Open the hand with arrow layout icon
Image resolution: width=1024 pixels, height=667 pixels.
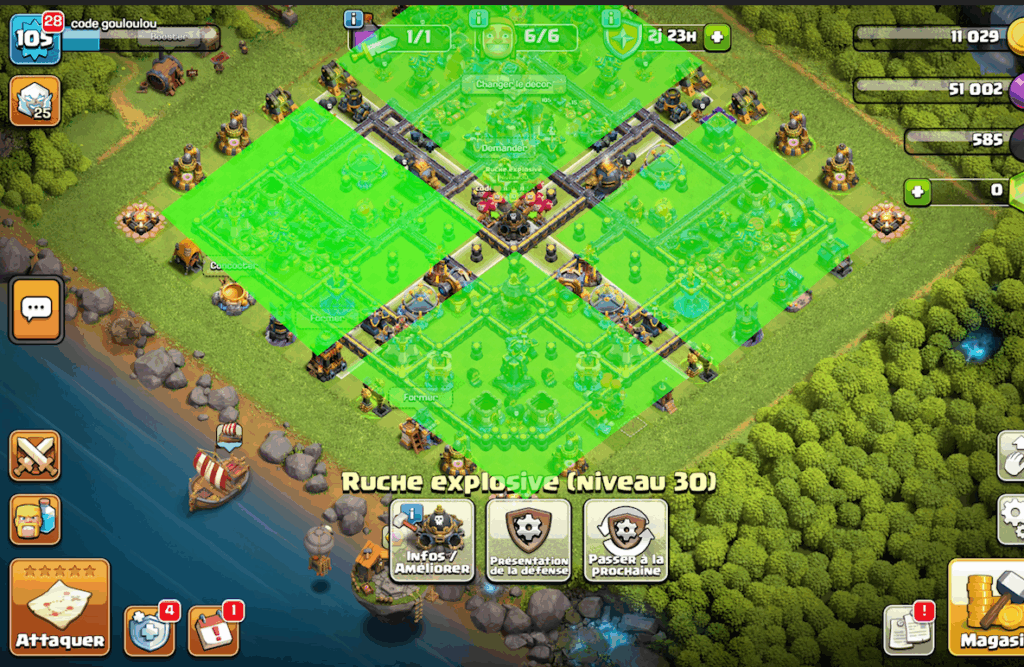pos(1012,456)
